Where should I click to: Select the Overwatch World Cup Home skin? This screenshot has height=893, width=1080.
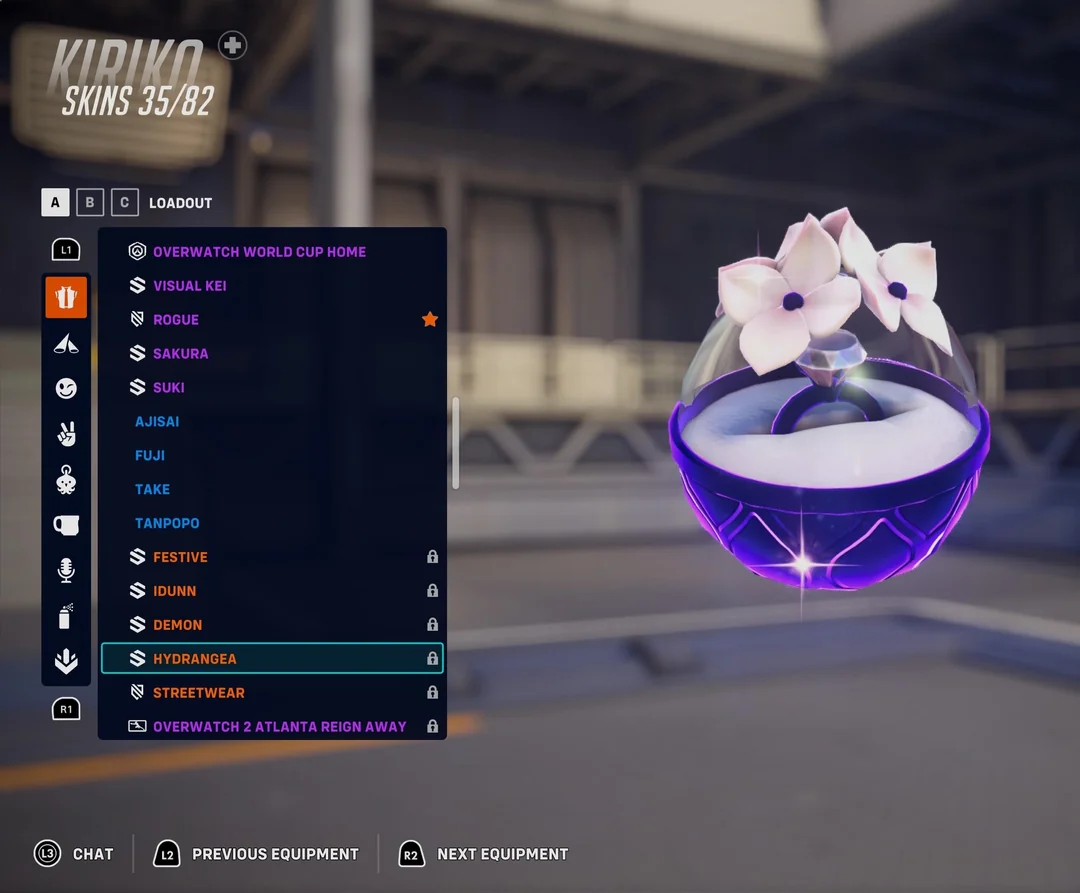(259, 252)
